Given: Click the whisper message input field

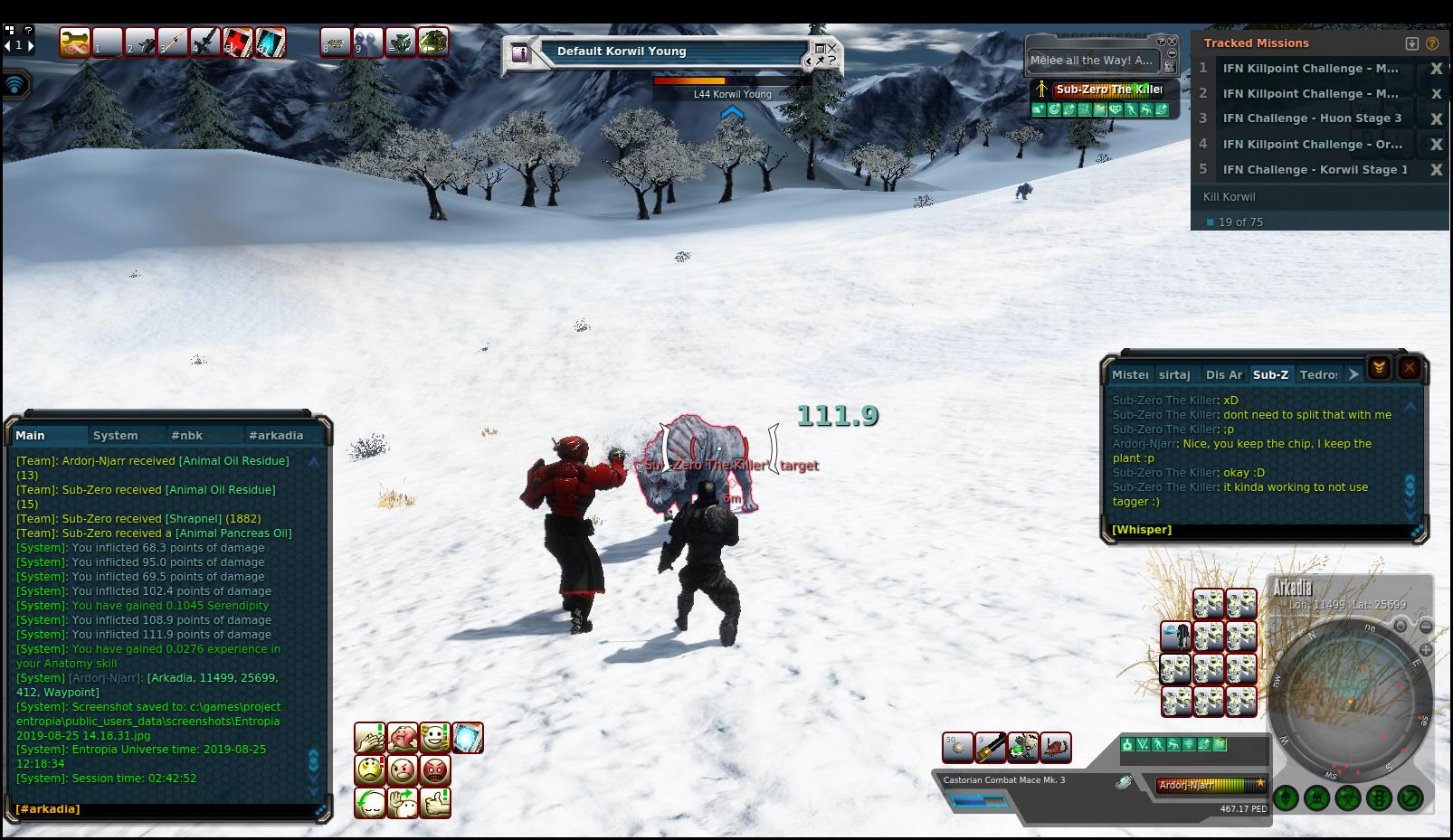Looking at the screenshot, I should [1258, 530].
